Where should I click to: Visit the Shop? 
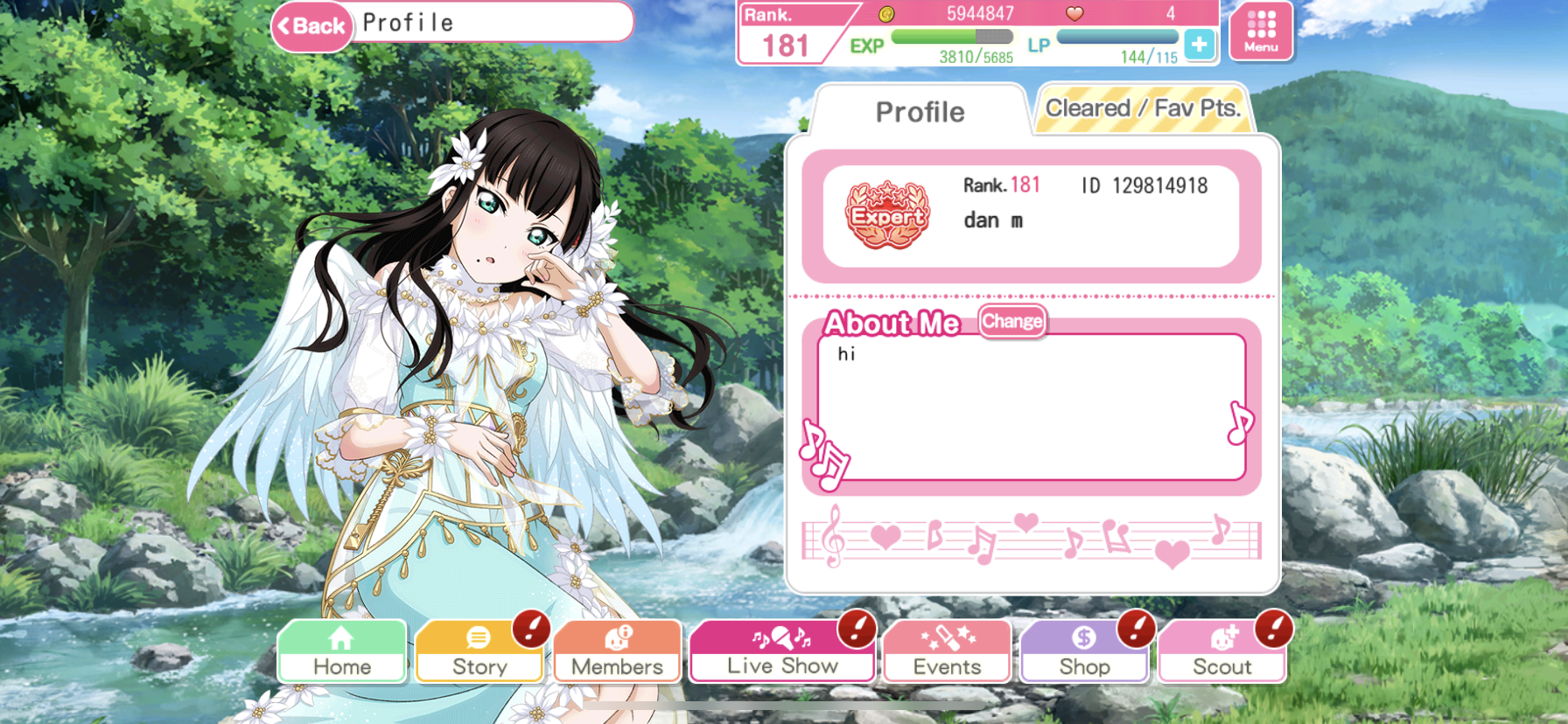point(1084,651)
